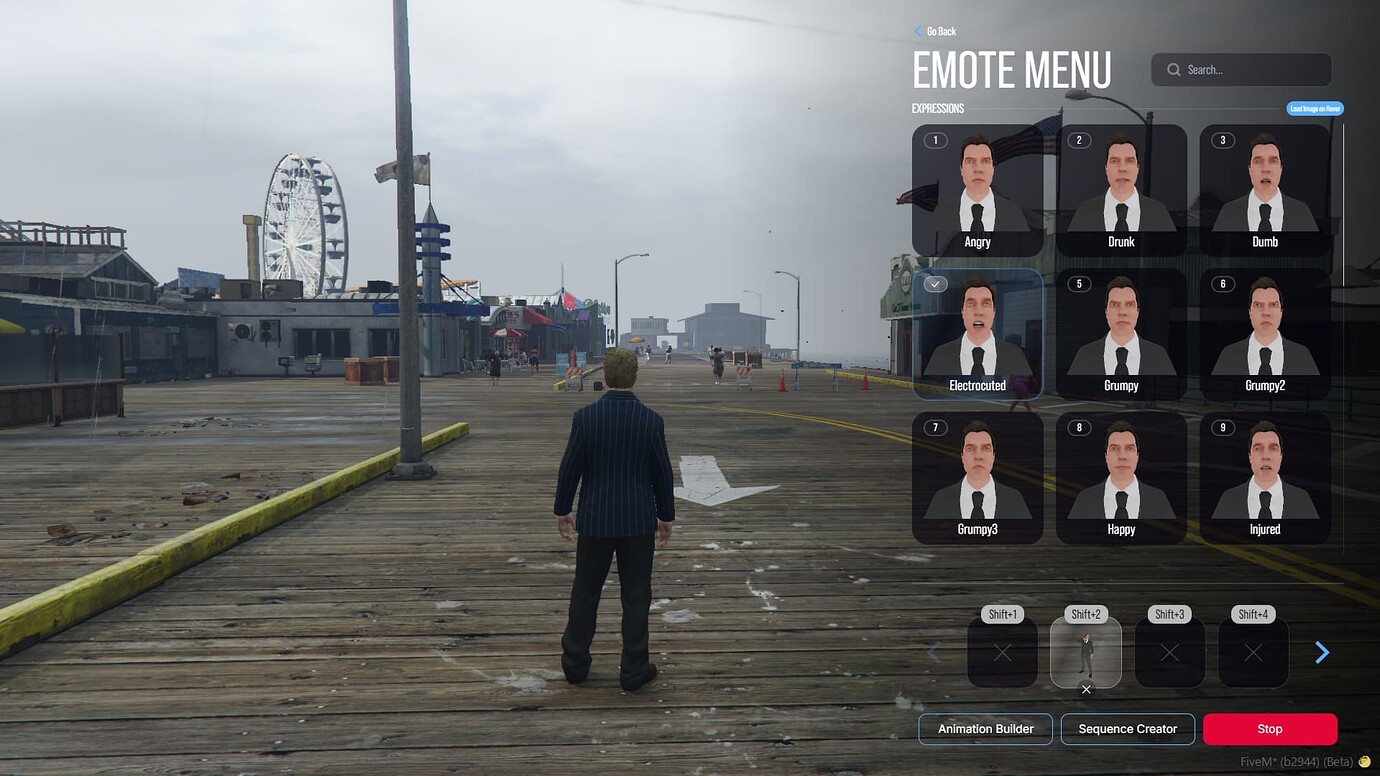Screen dimensions: 1380x776
Task: Remove the Shift+2 emote with its small X
Action: (x=1086, y=689)
